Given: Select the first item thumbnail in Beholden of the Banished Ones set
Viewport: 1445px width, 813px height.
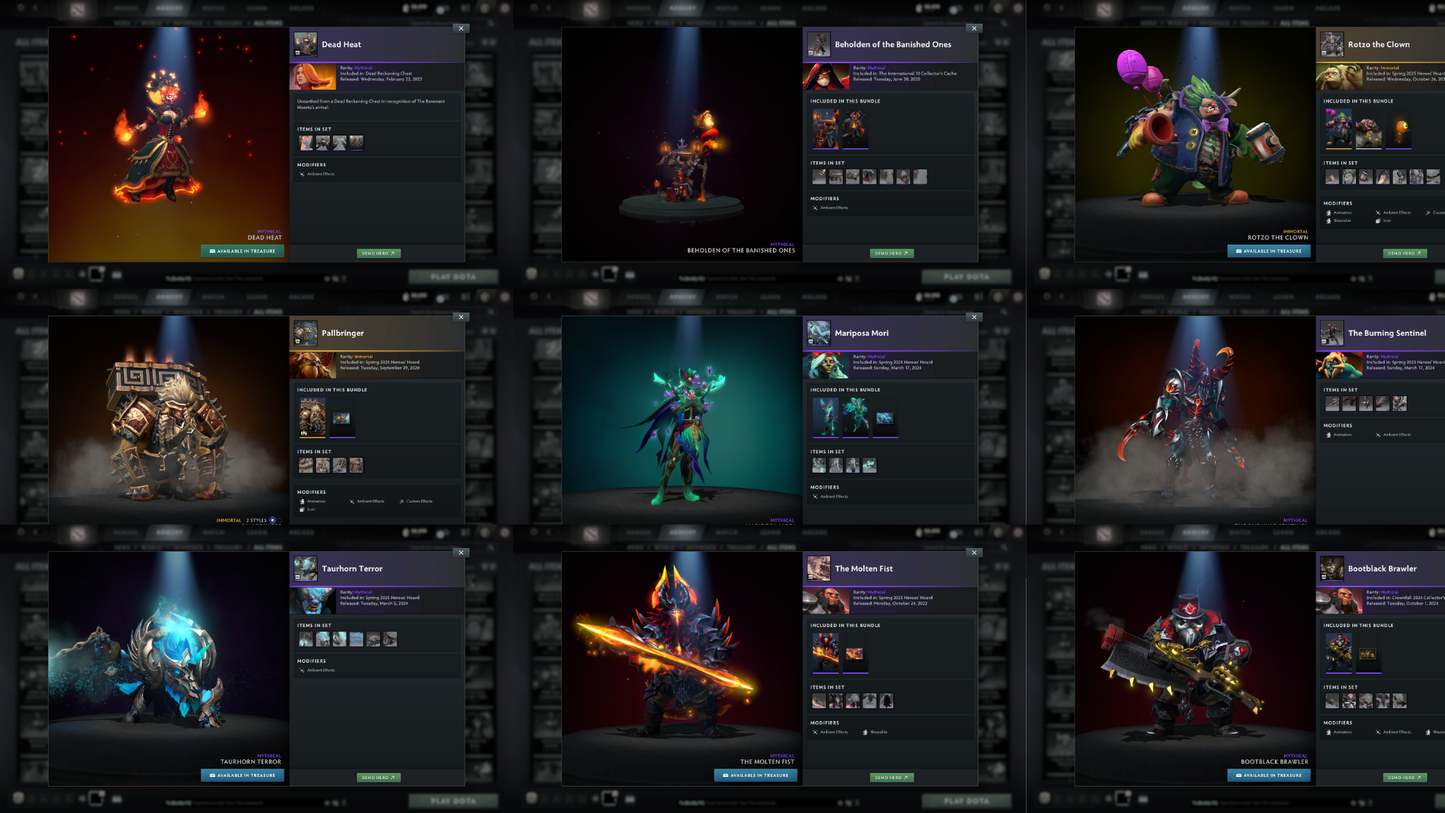Looking at the screenshot, I should click(817, 176).
